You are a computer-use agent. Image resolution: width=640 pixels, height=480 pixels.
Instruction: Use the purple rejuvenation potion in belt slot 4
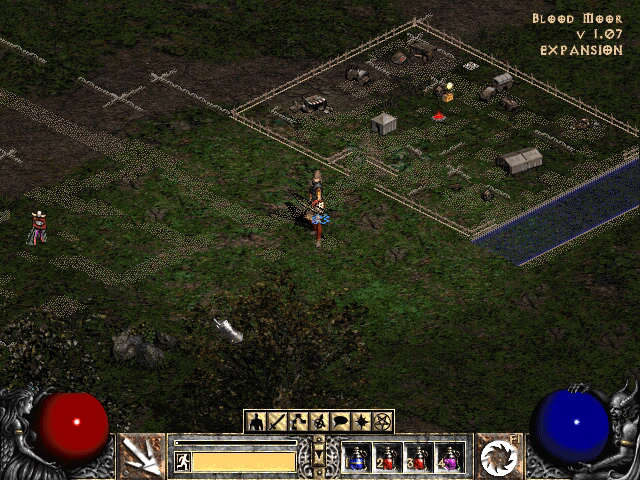(x=450, y=458)
